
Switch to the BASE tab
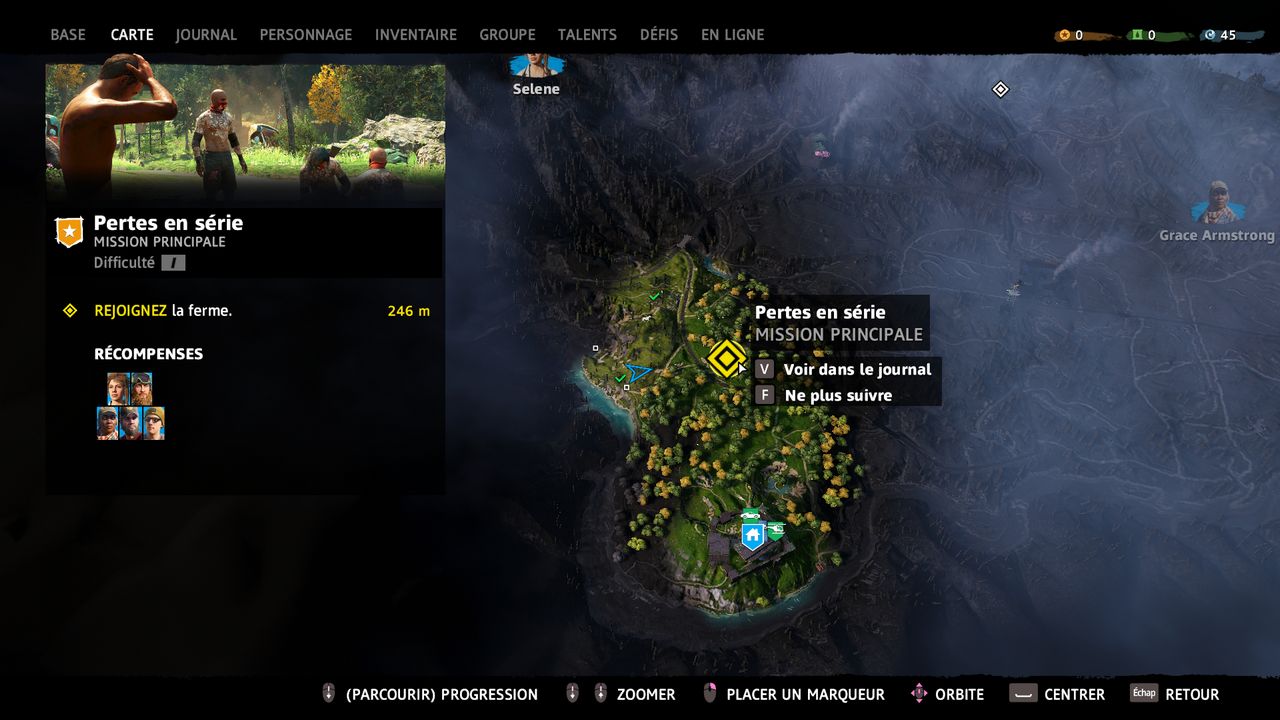[x=68, y=34]
